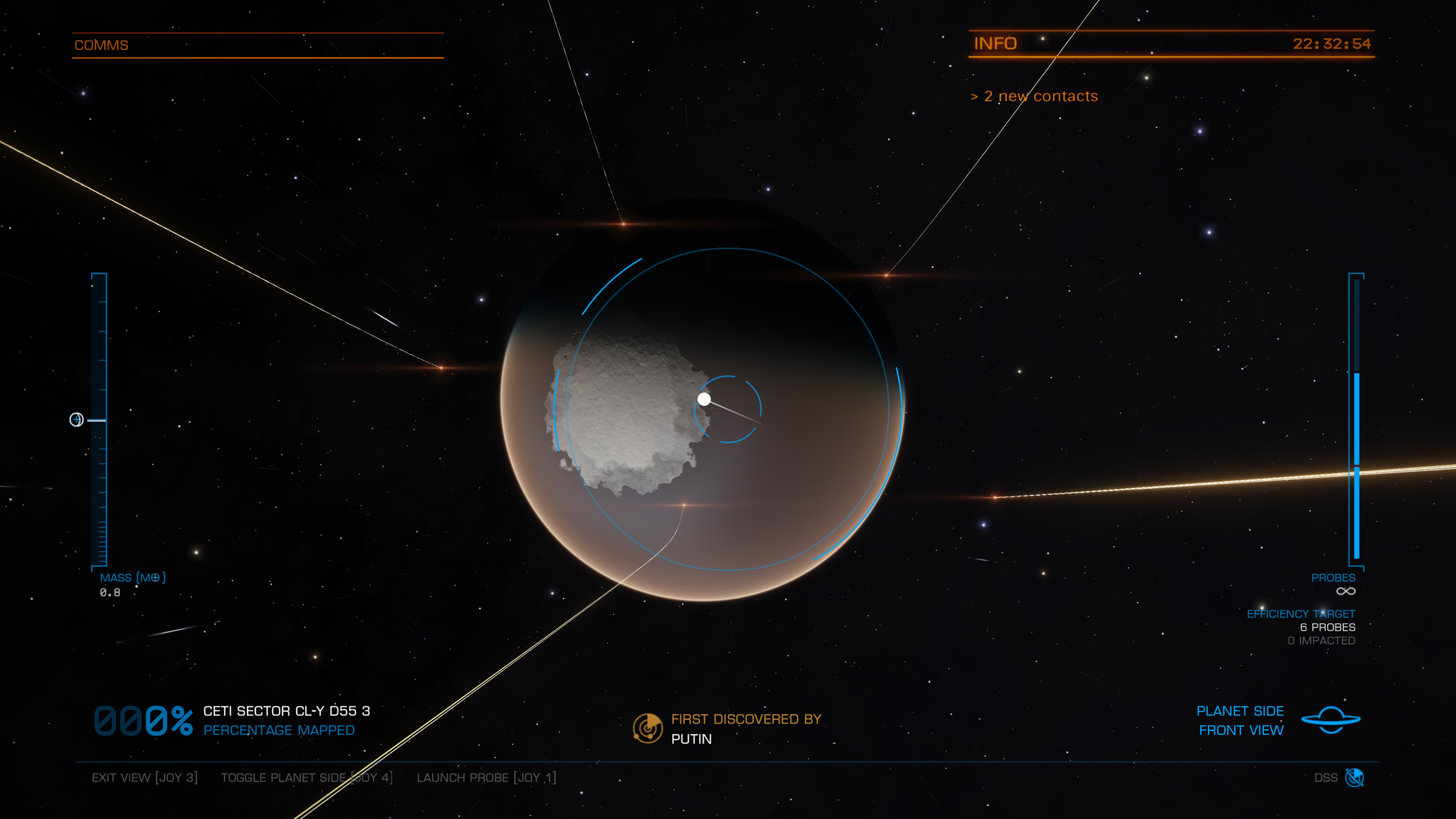Click the blue probes gauge bar

pyautogui.click(x=1356, y=464)
